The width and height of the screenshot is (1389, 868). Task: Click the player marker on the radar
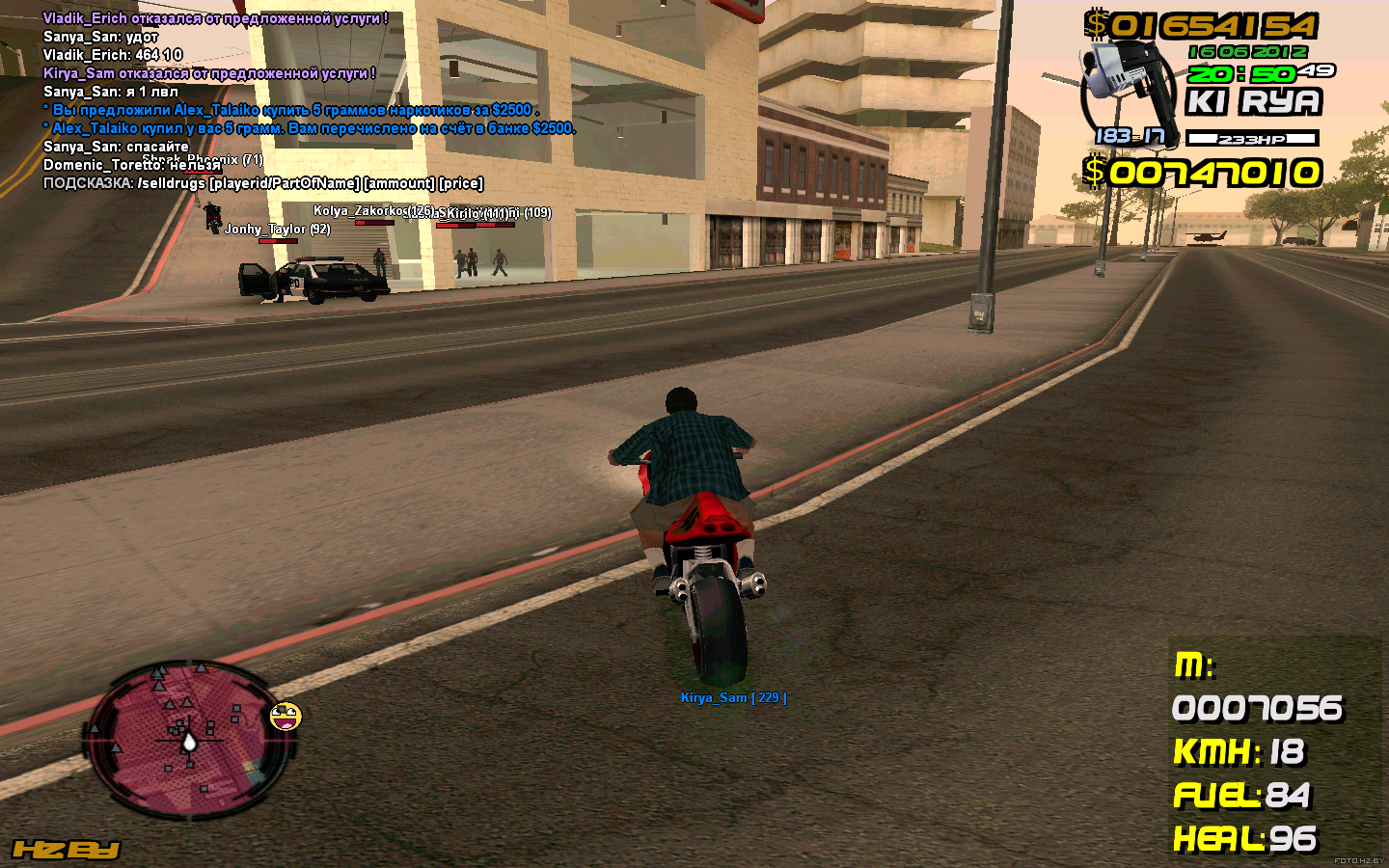(x=189, y=741)
